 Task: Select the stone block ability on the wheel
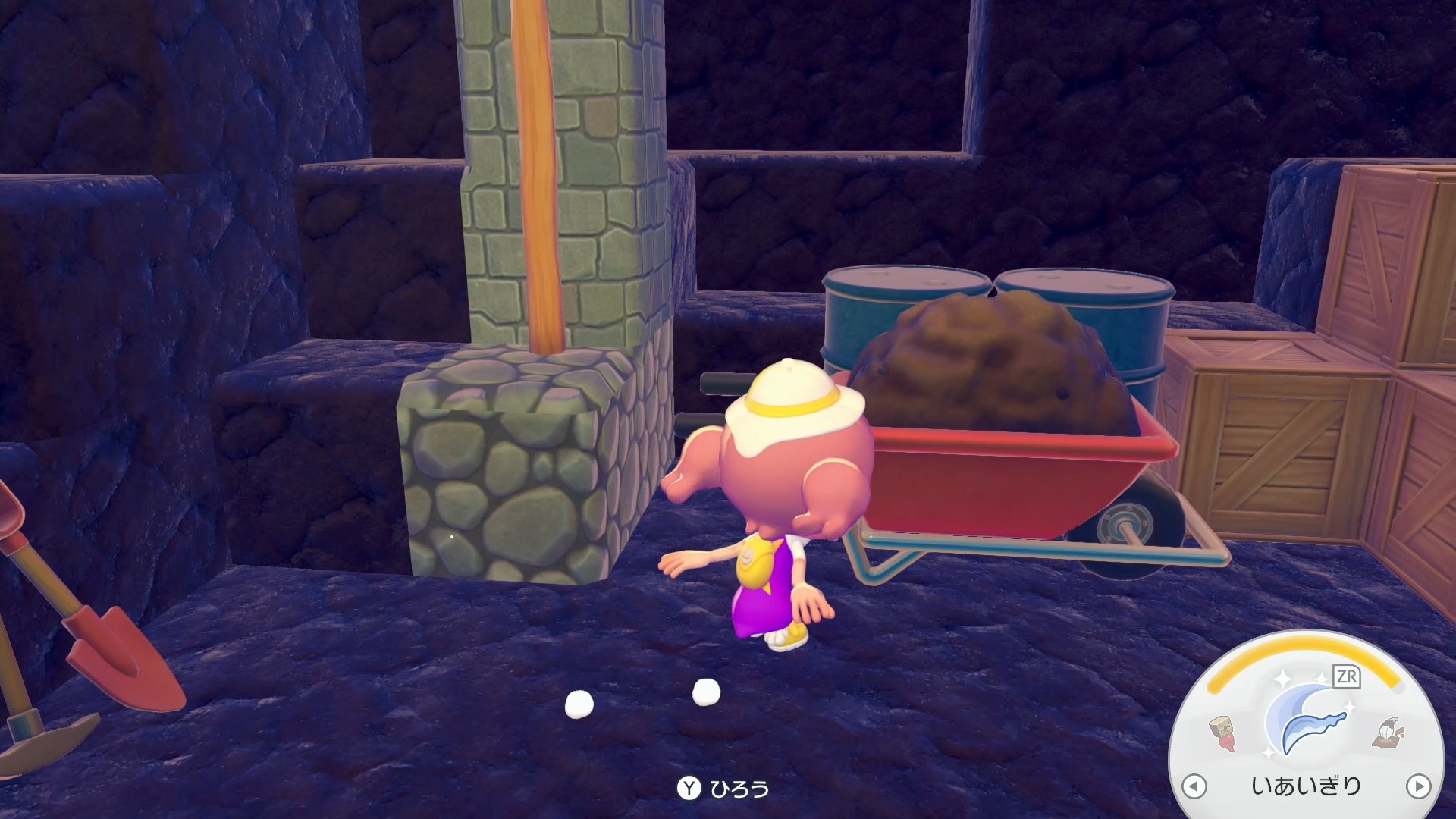[x=1222, y=733]
